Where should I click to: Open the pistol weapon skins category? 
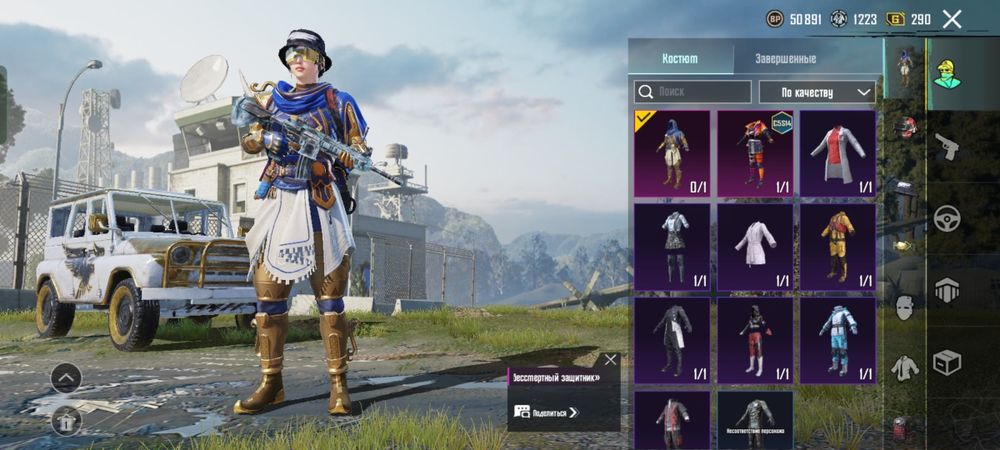(x=946, y=147)
